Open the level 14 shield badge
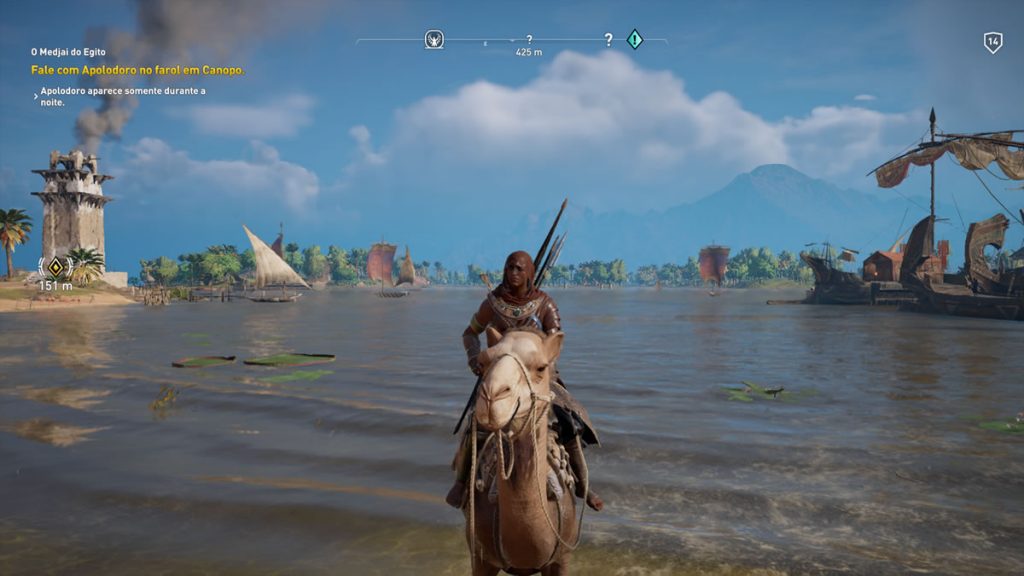This screenshot has width=1024, height=576. tap(992, 42)
